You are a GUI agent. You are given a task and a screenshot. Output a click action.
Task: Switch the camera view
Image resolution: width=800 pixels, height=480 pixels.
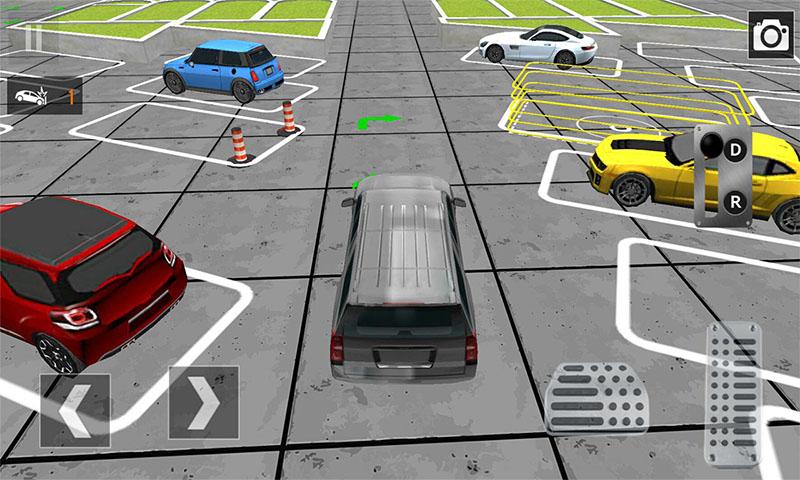click(x=770, y=36)
